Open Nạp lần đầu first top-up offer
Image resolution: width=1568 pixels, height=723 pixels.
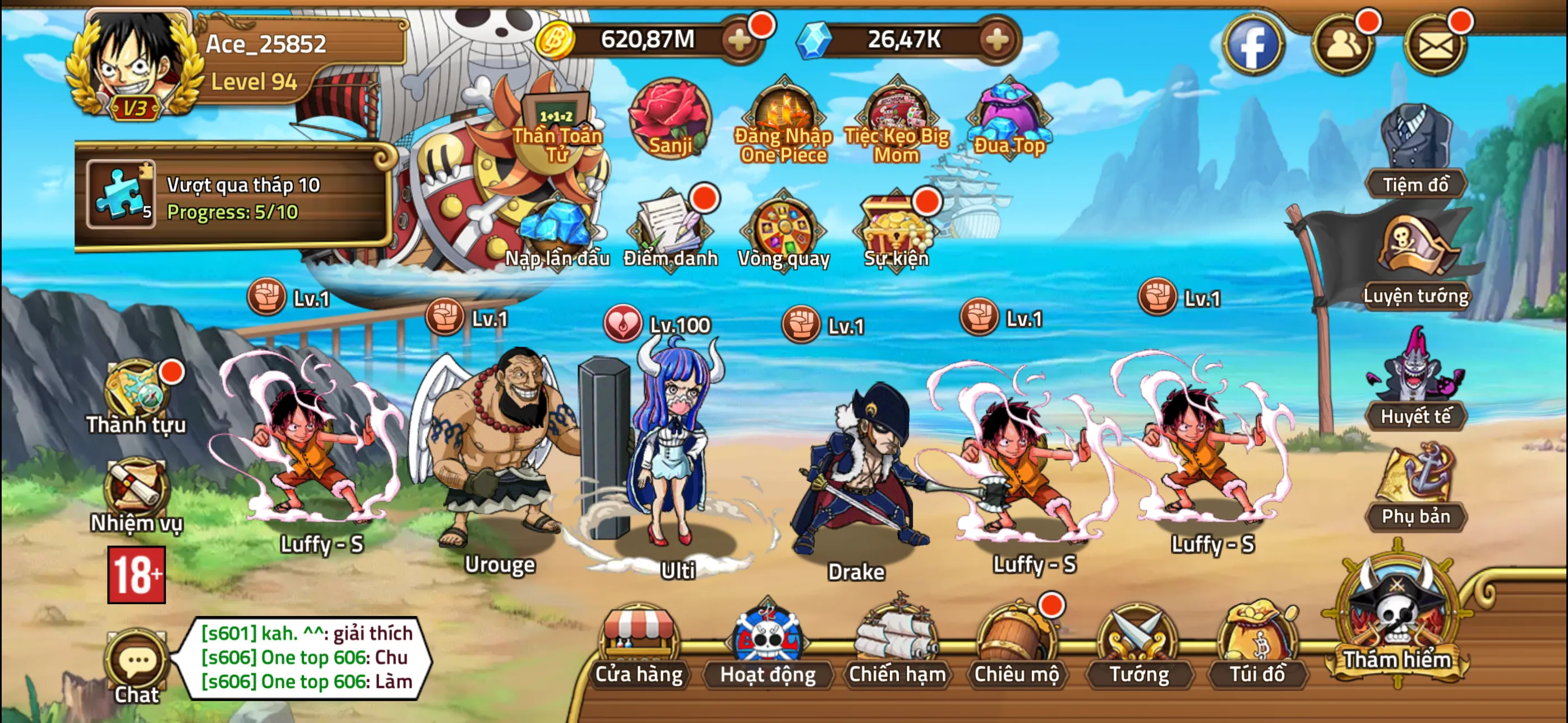[x=558, y=228]
